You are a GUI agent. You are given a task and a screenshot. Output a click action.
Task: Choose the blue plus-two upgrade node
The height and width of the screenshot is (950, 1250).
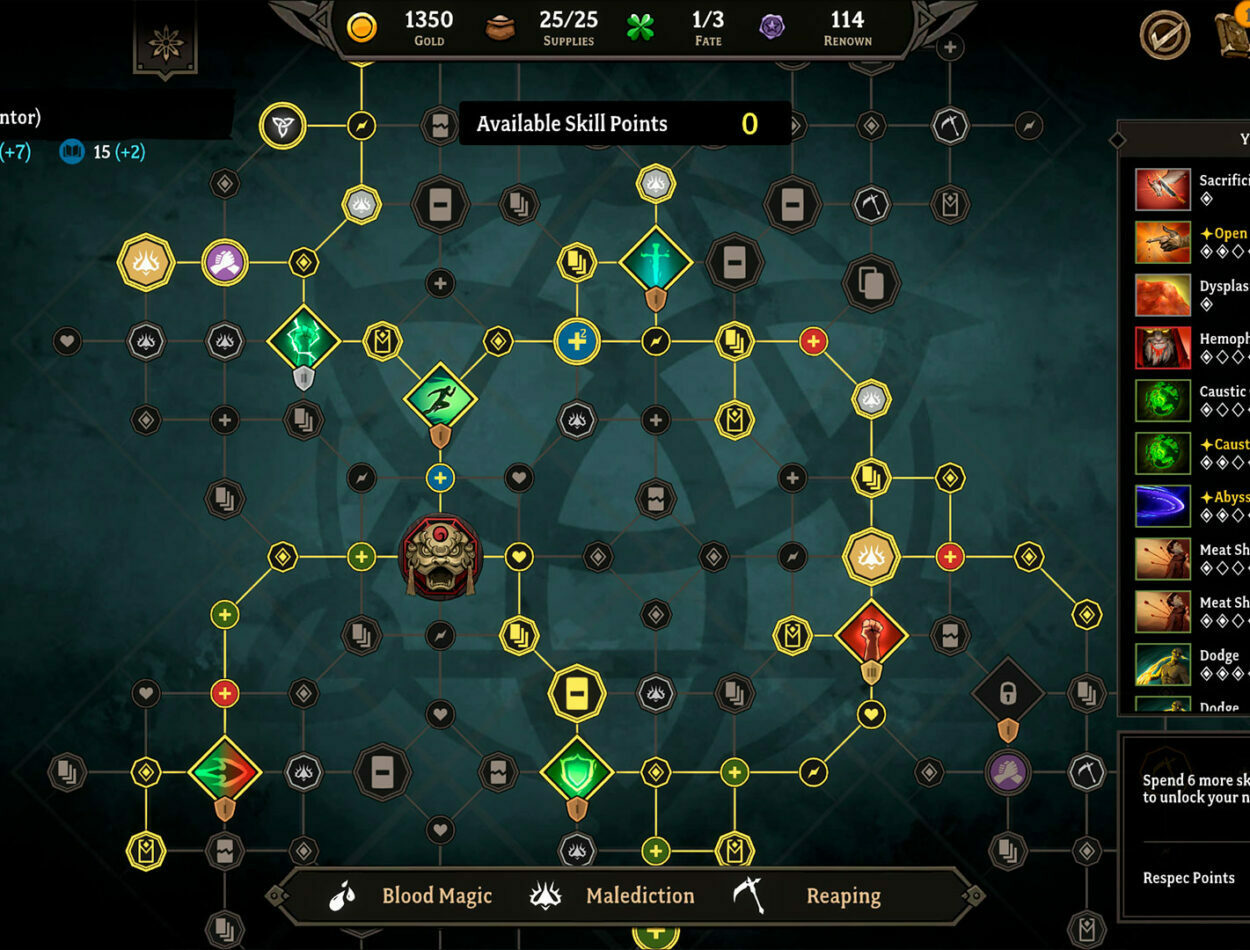click(x=577, y=341)
